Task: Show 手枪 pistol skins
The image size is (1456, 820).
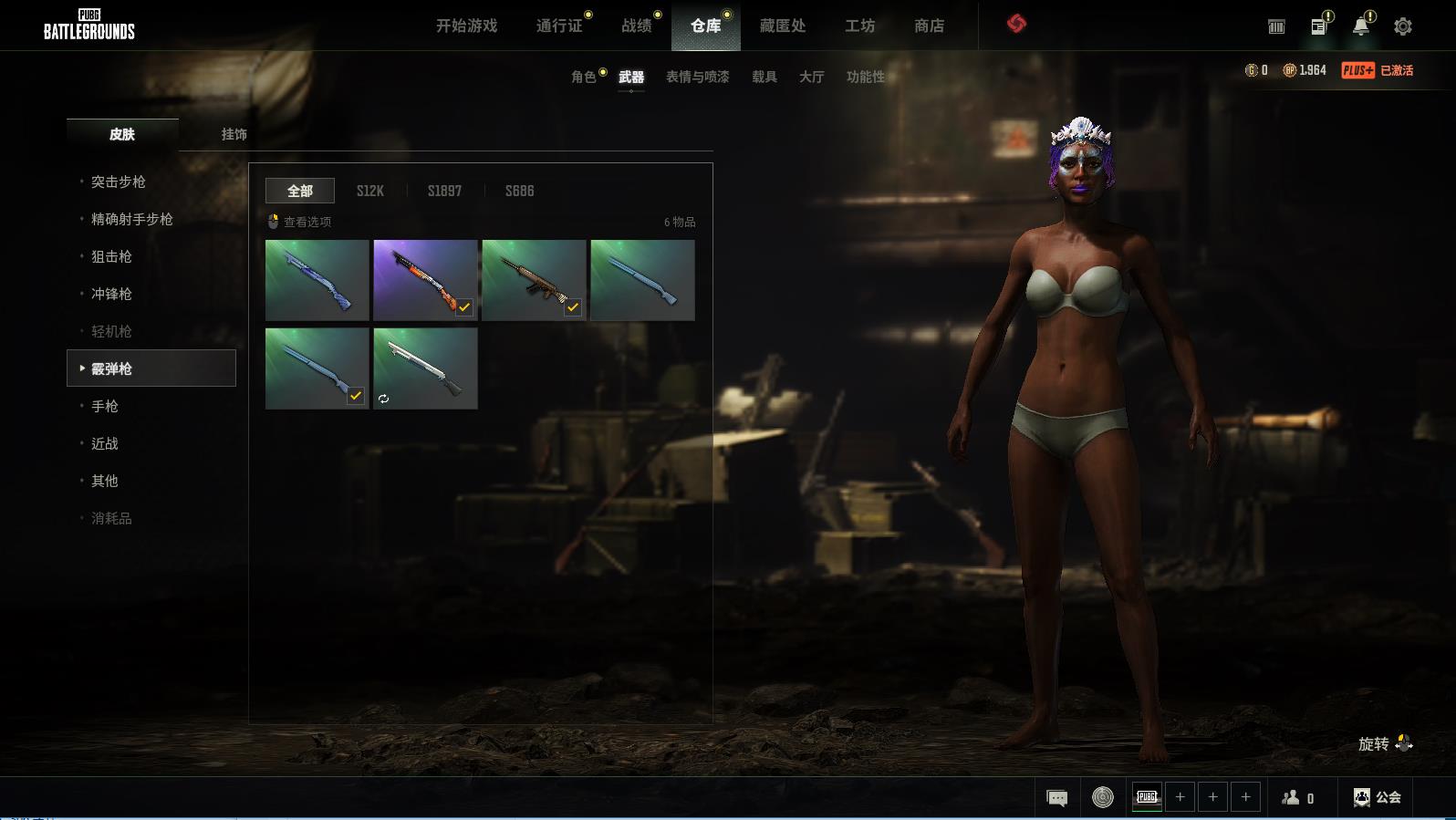Action: tap(105, 406)
